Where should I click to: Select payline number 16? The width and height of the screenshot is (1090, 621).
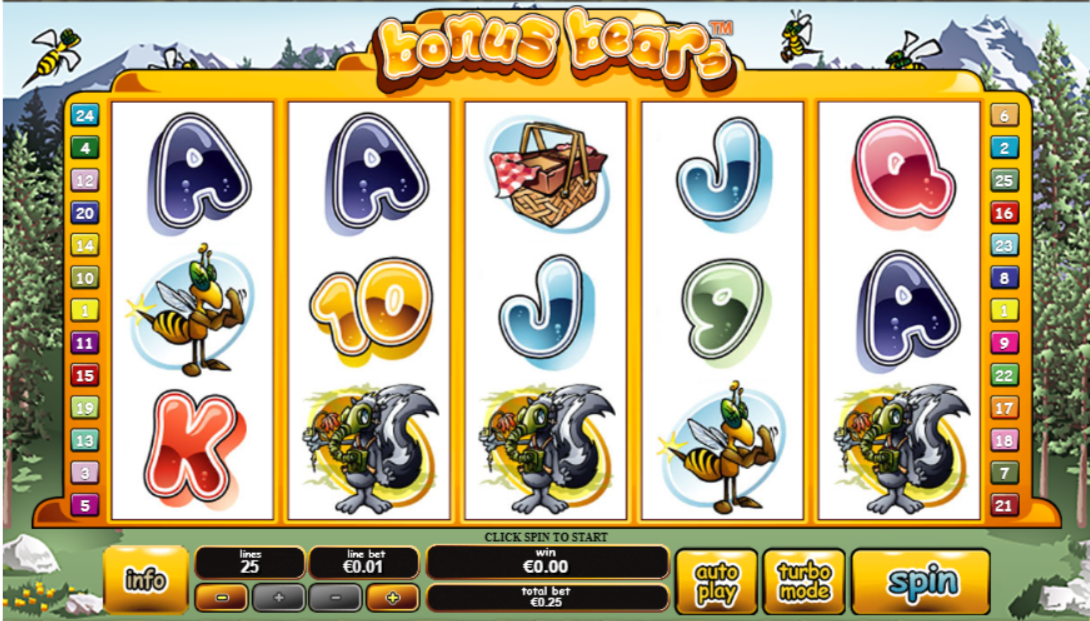(1004, 213)
